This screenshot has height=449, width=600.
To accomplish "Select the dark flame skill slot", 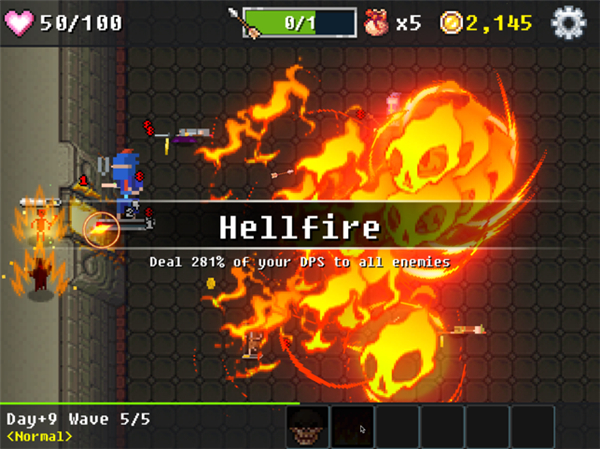I will [352, 427].
